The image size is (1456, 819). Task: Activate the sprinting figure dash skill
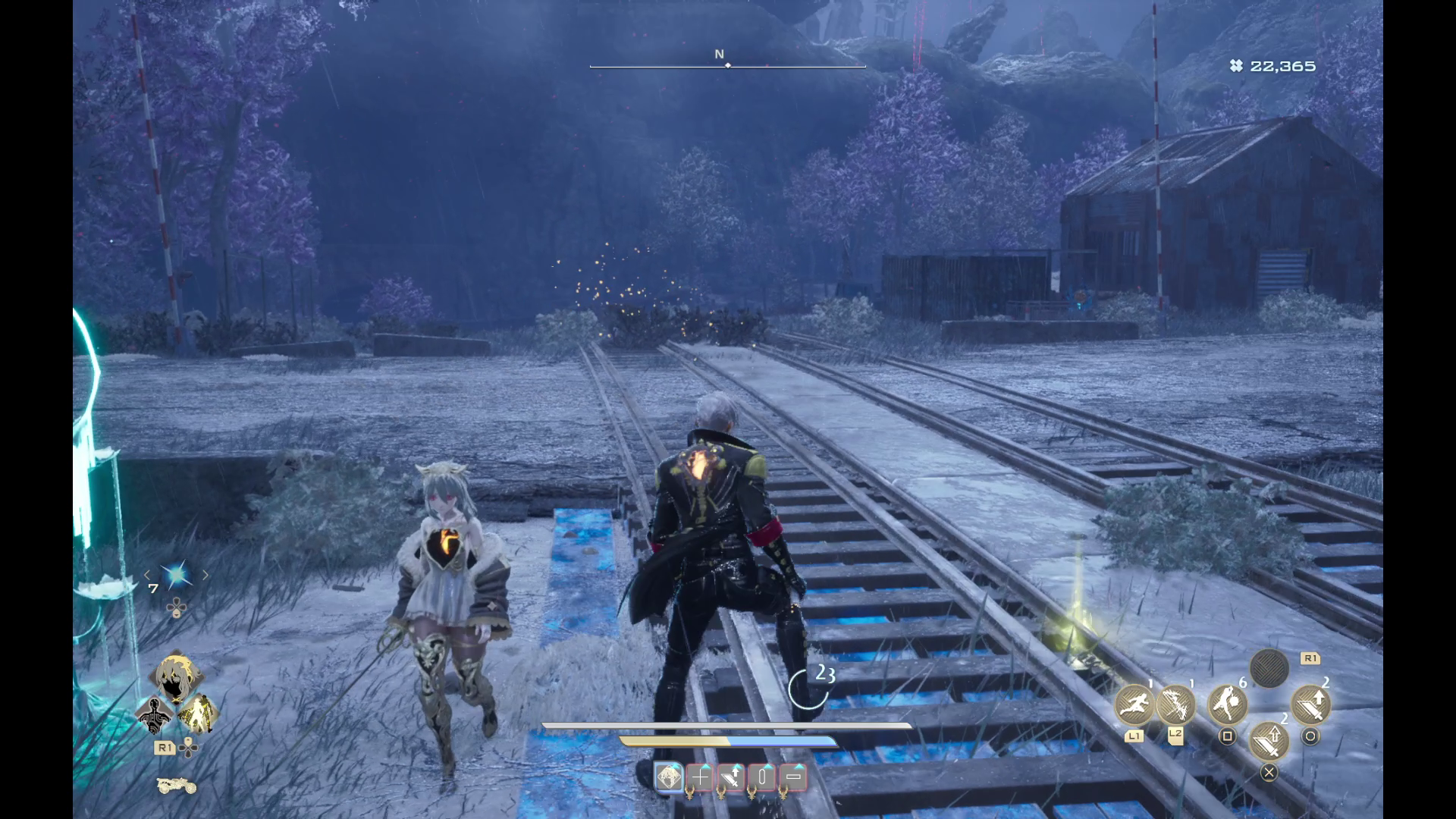(1134, 705)
